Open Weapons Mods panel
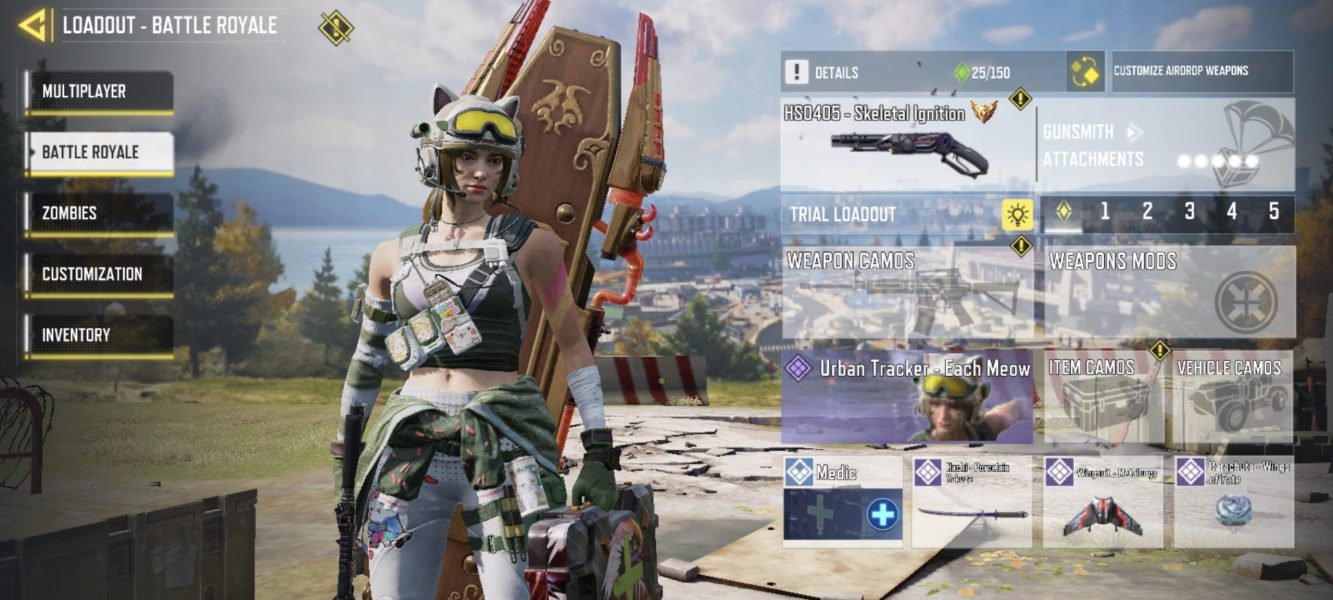Screen dimensions: 1333x600 coord(1168,293)
